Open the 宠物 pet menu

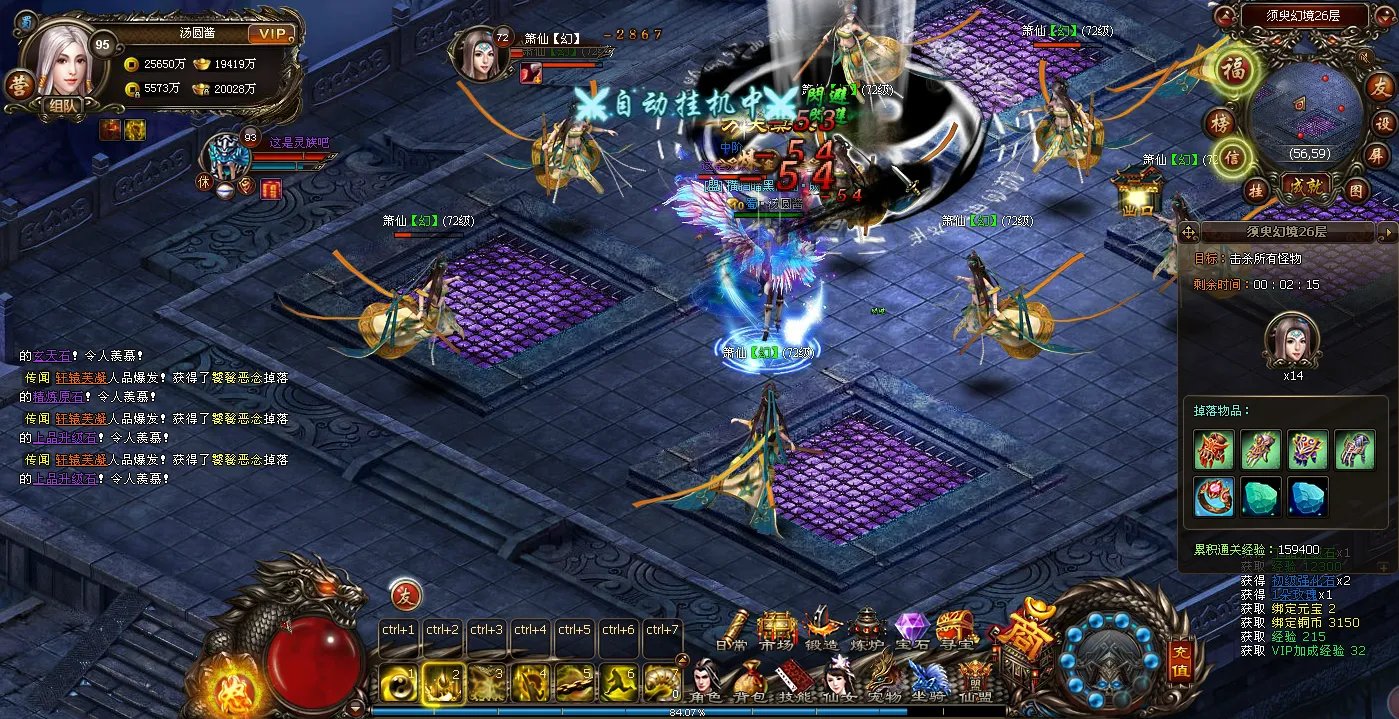883,682
